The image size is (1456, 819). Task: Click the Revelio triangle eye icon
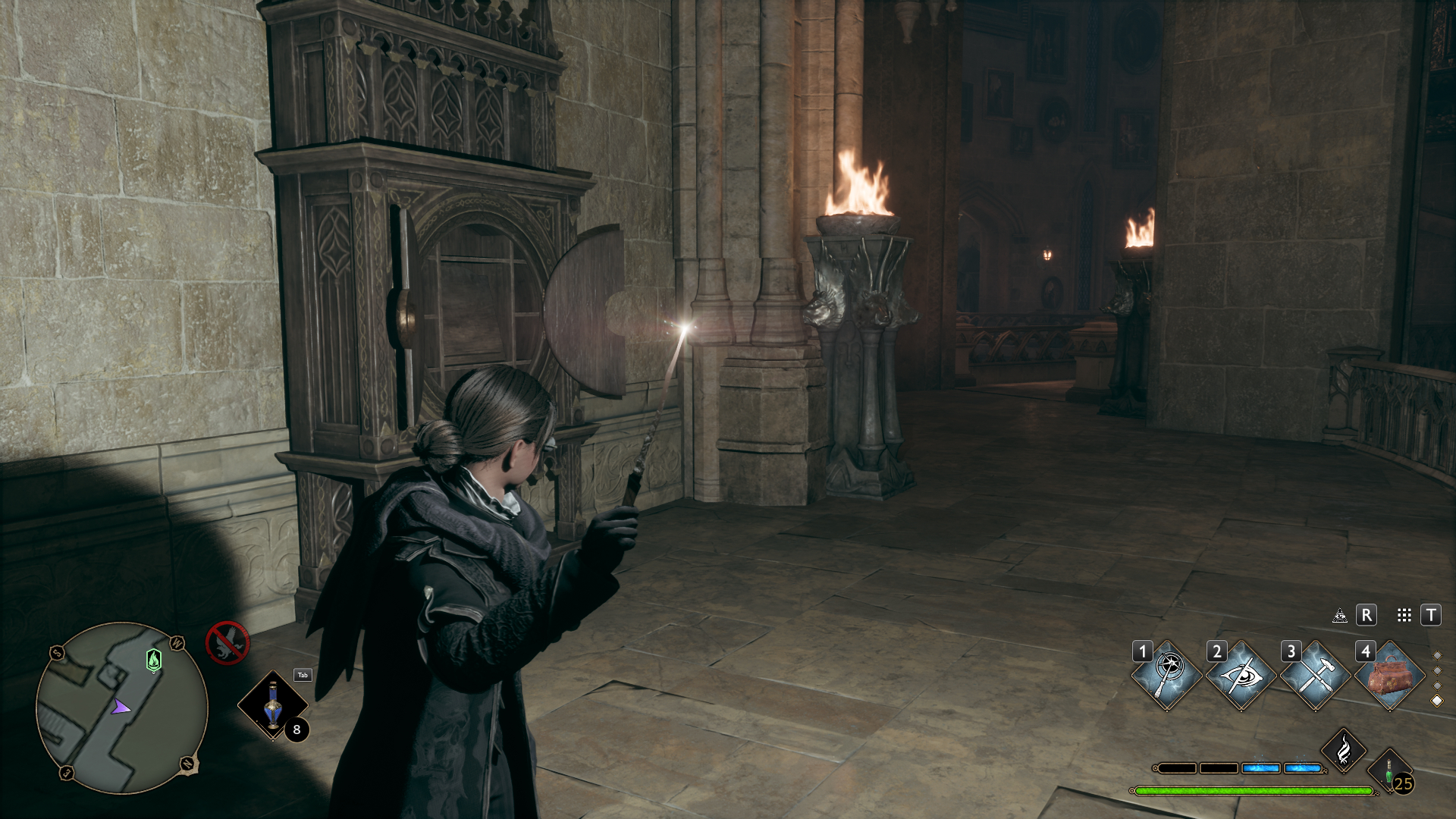coord(1340,616)
